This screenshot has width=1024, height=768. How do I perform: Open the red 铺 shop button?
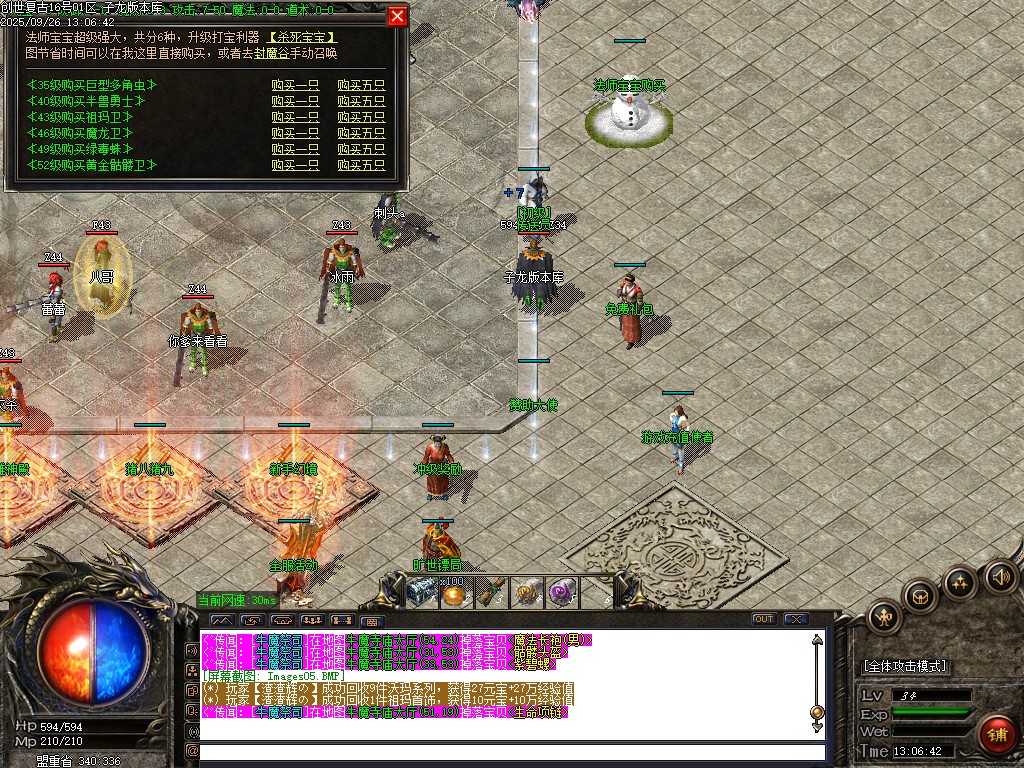point(996,734)
